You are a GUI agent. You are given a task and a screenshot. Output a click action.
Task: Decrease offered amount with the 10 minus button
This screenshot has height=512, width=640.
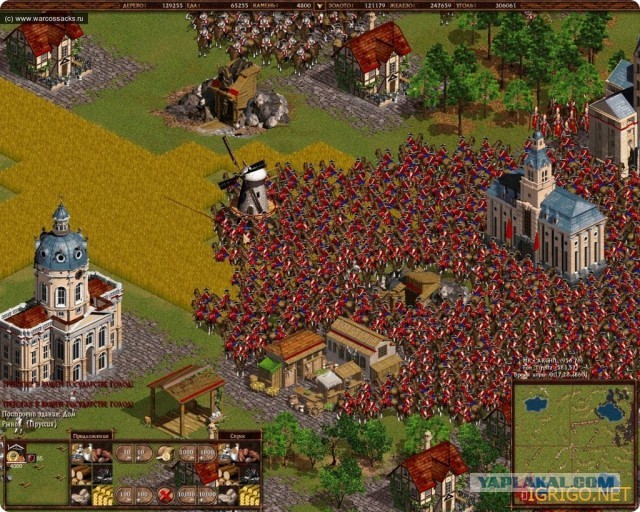pyautogui.click(x=125, y=453)
